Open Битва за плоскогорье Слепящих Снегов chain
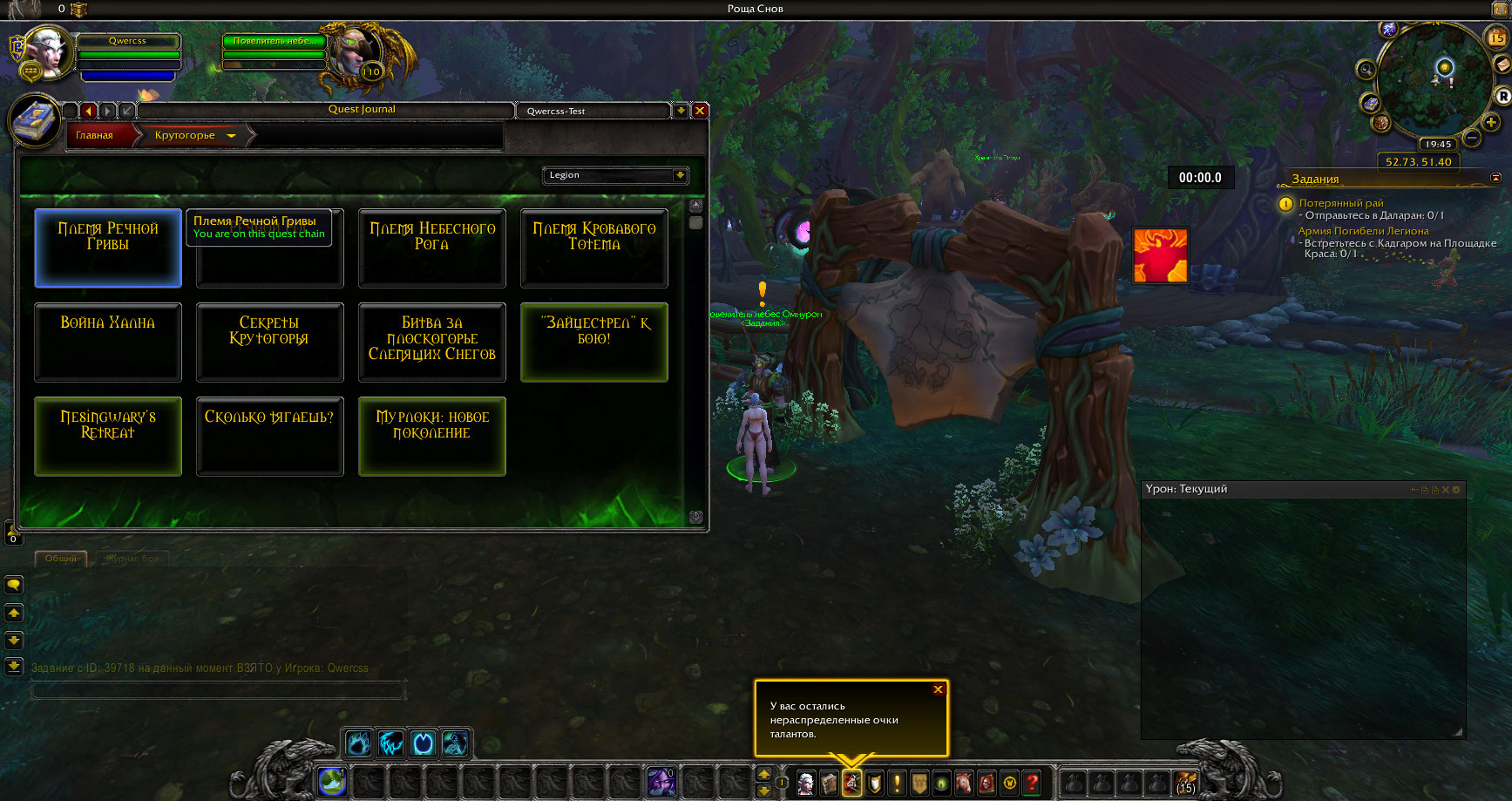1512x801 pixels. (x=431, y=342)
